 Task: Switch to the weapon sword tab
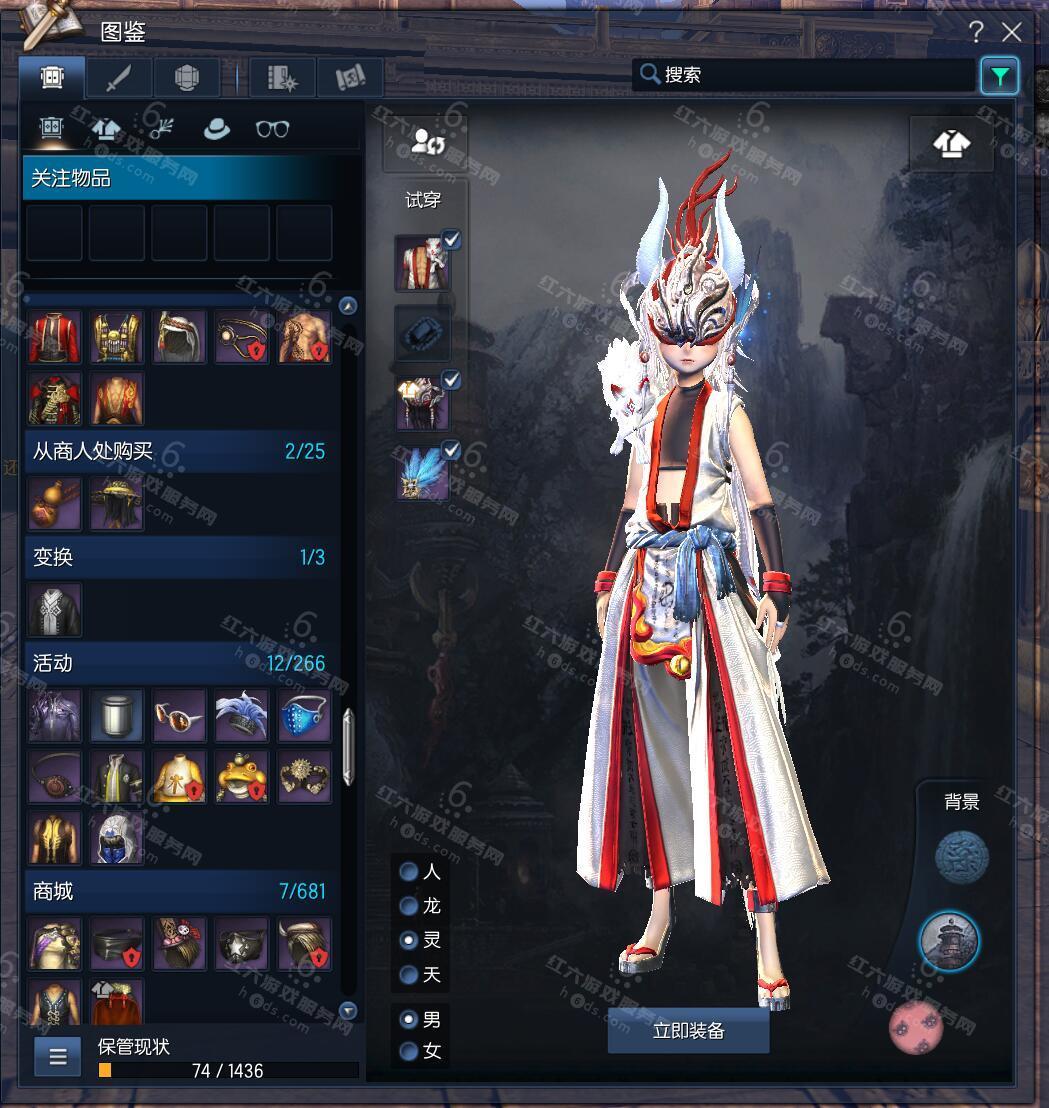click(x=119, y=77)
